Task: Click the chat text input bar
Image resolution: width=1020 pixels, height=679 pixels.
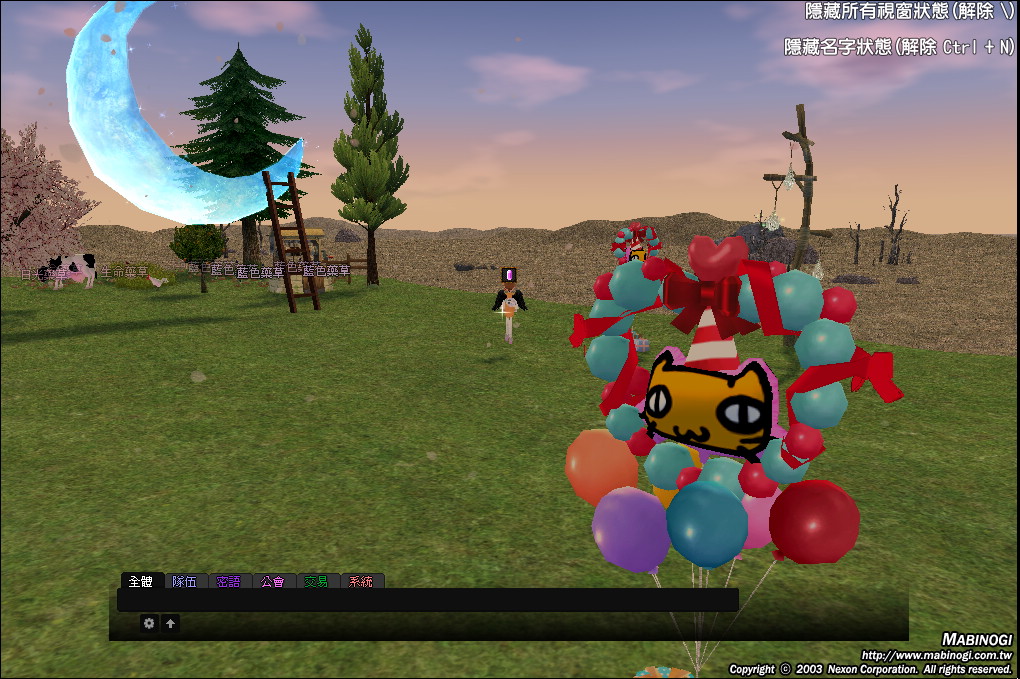Action: click(x=427, y=600)
